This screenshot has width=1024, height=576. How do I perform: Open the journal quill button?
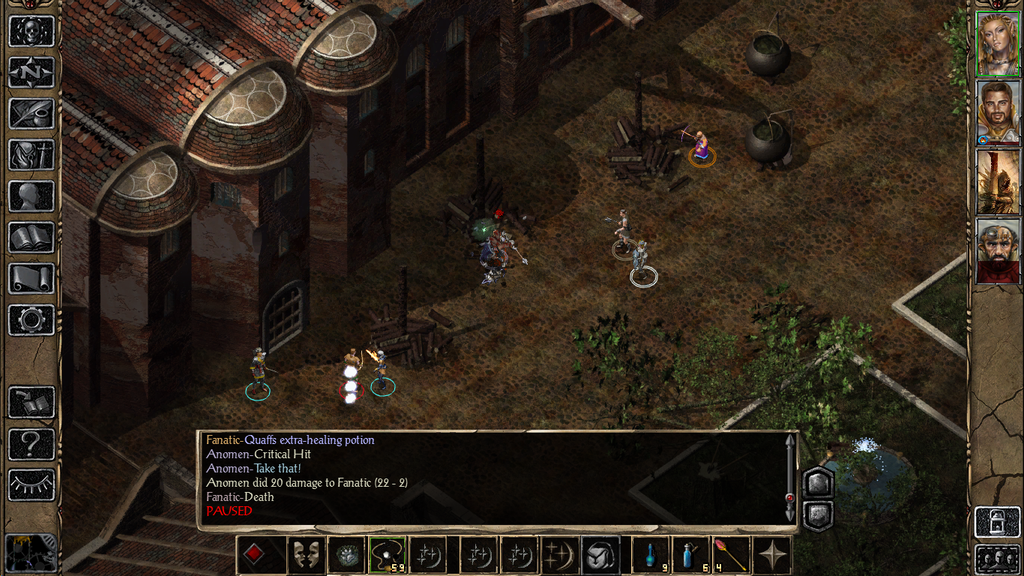tap(31, 113)
